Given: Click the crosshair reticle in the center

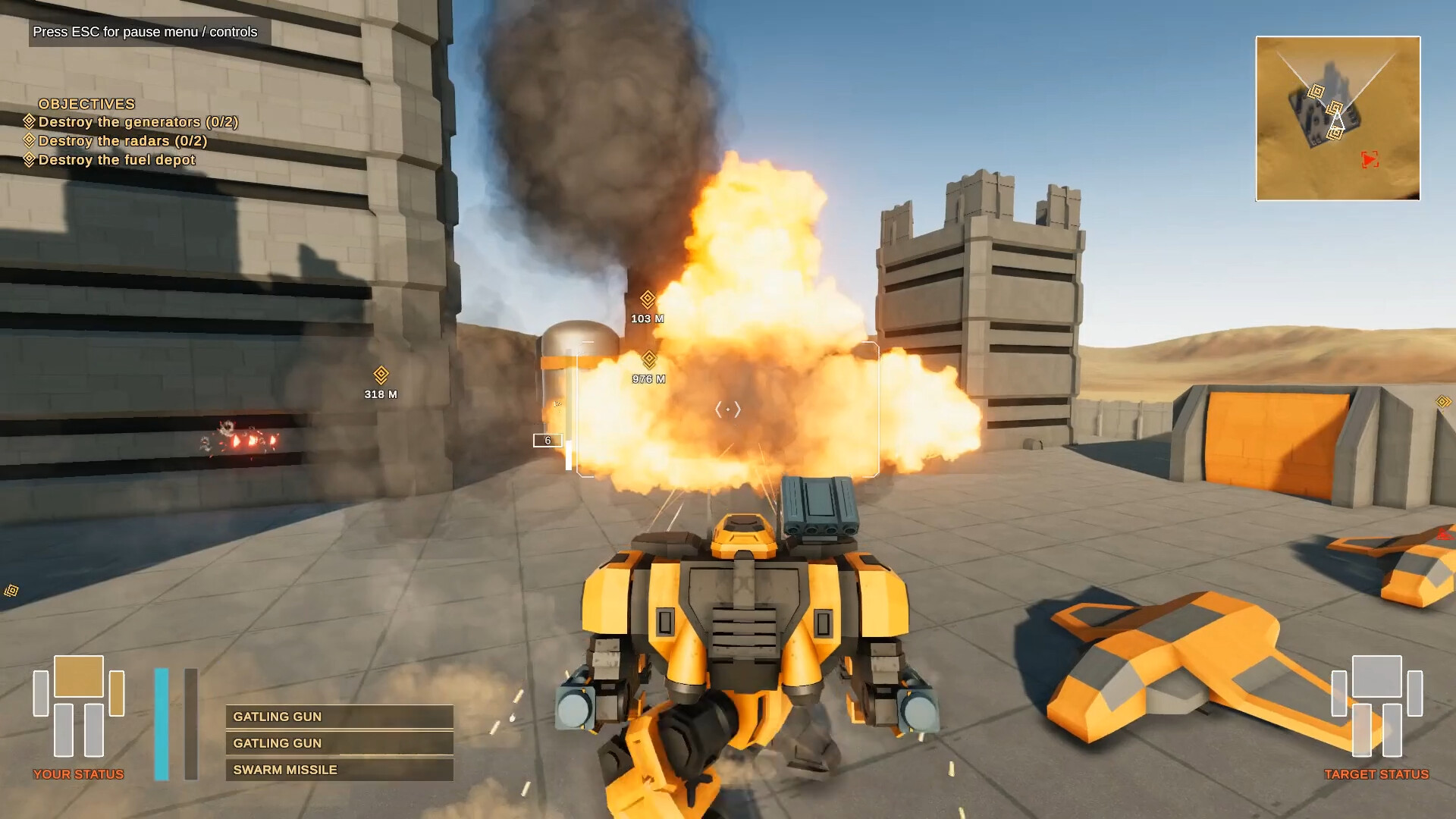Looking at the screenshot, I should (727, 408).
